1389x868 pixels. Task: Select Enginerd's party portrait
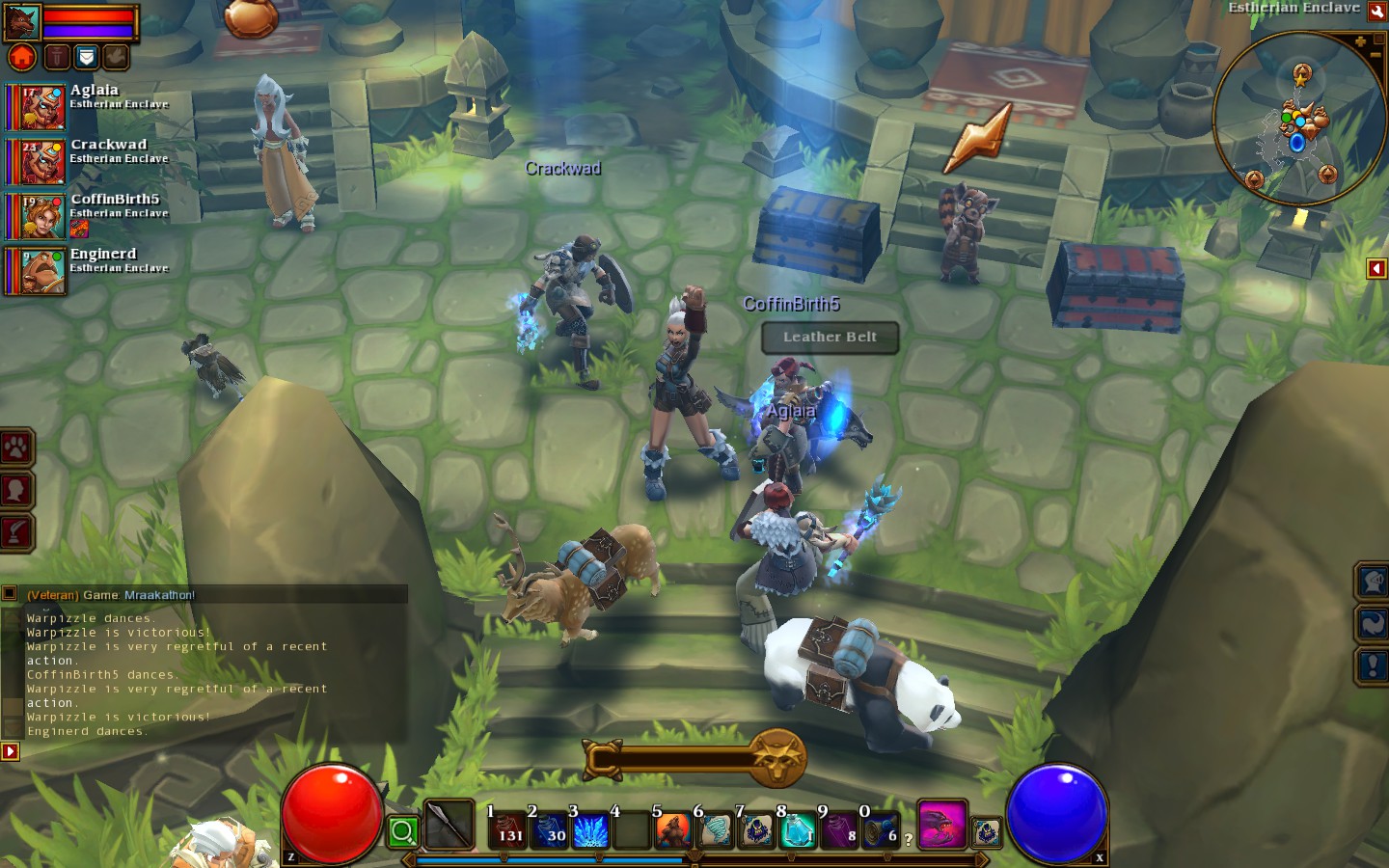coord(37,271)
